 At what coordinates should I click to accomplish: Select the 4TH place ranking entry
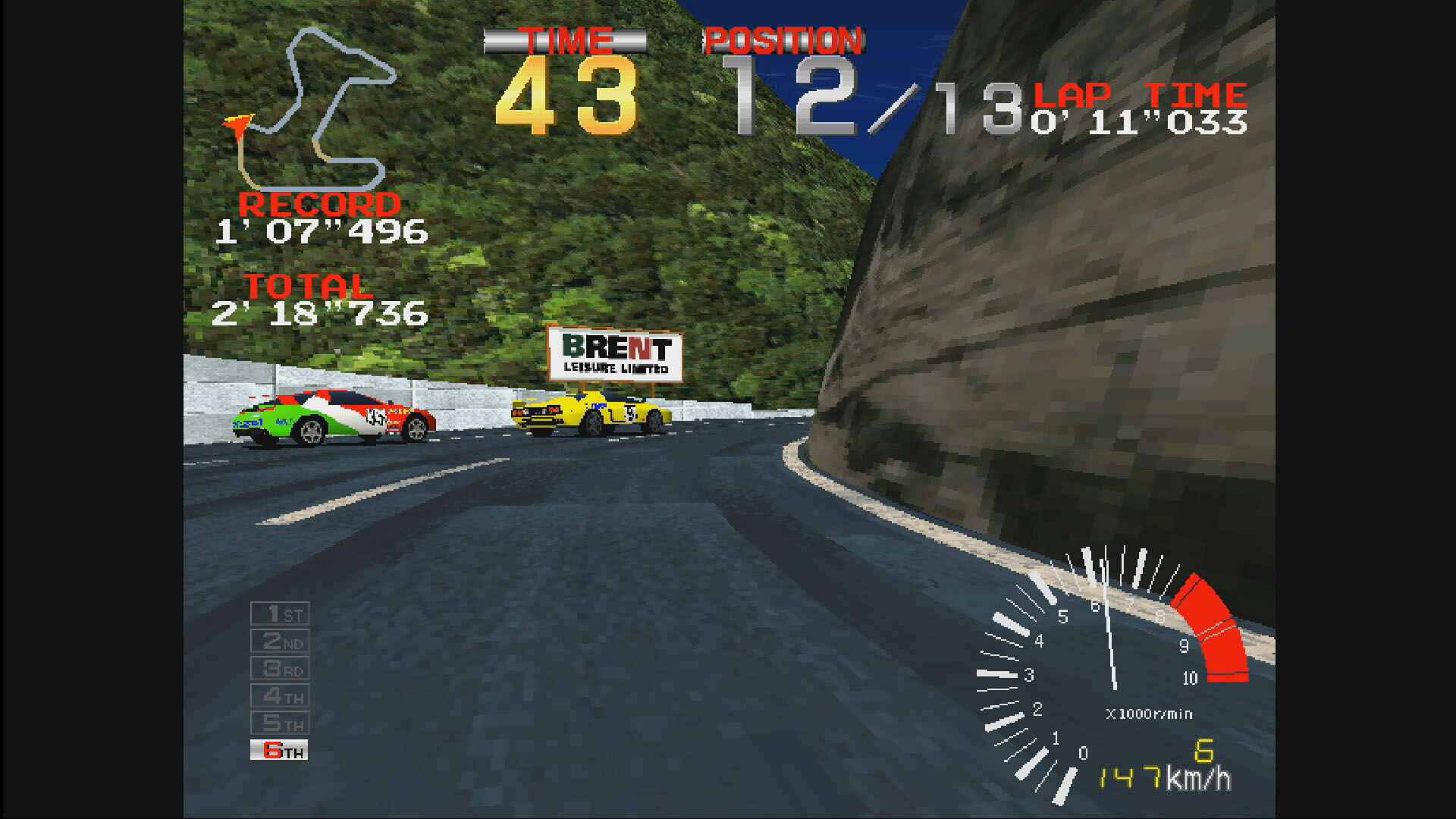tap(281, 696)
